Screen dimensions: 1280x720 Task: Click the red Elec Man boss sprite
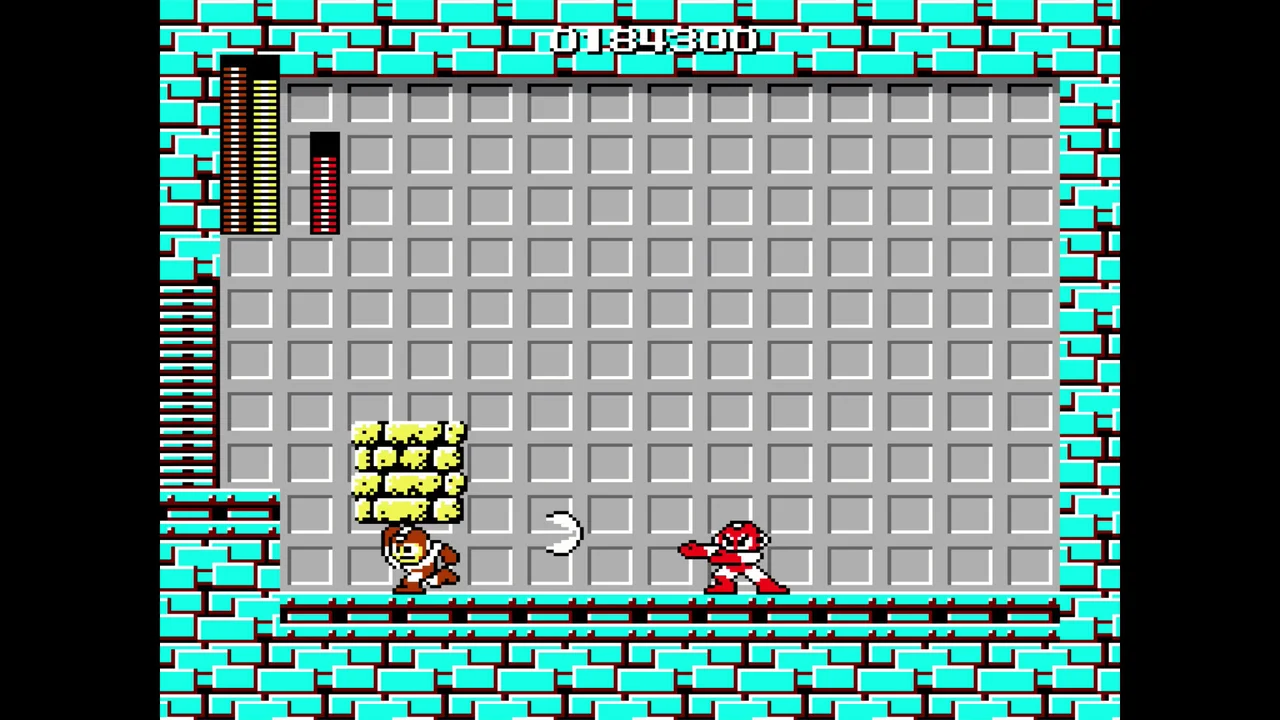735,555
